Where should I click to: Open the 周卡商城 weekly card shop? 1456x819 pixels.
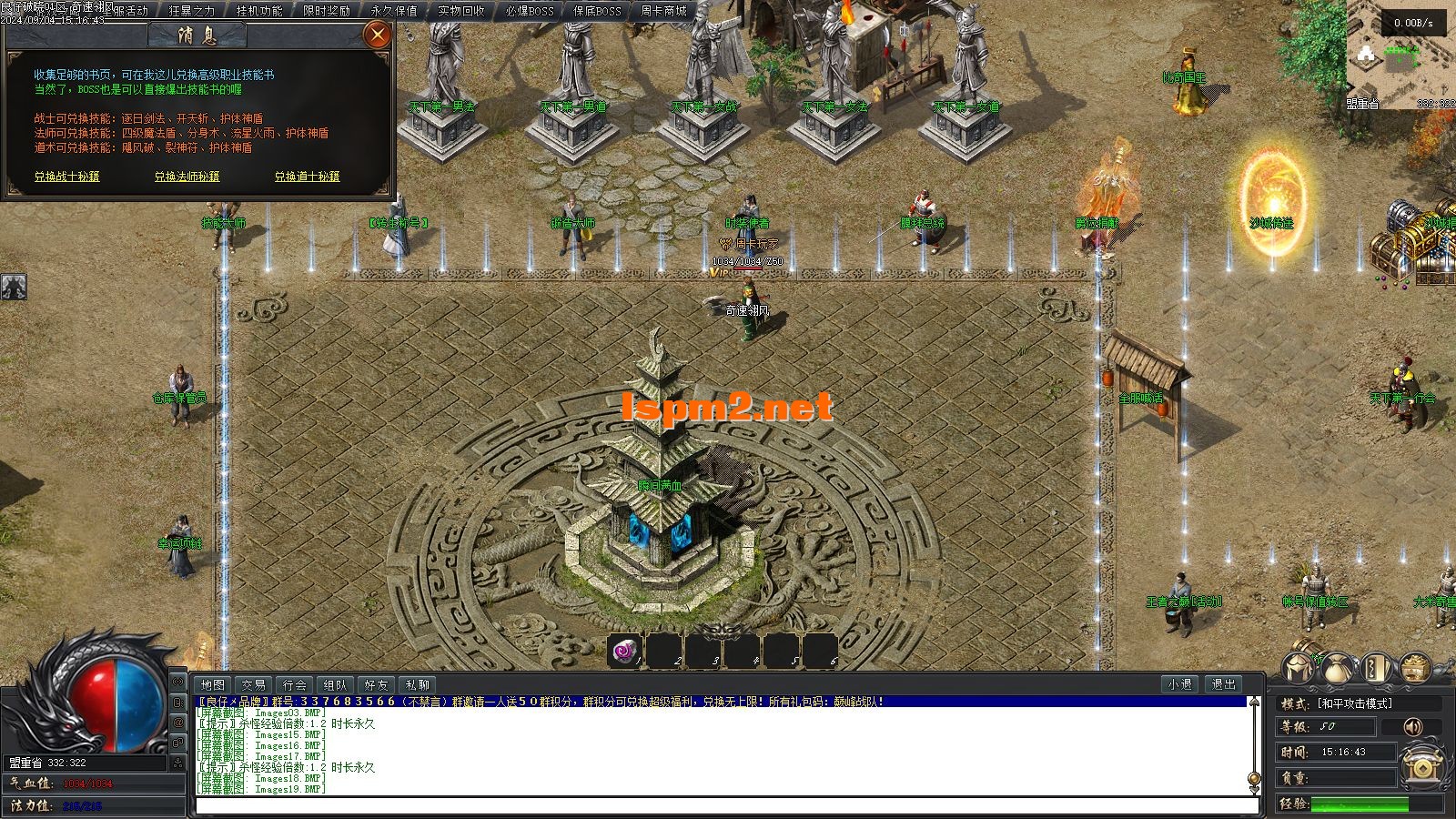point(663,11)
